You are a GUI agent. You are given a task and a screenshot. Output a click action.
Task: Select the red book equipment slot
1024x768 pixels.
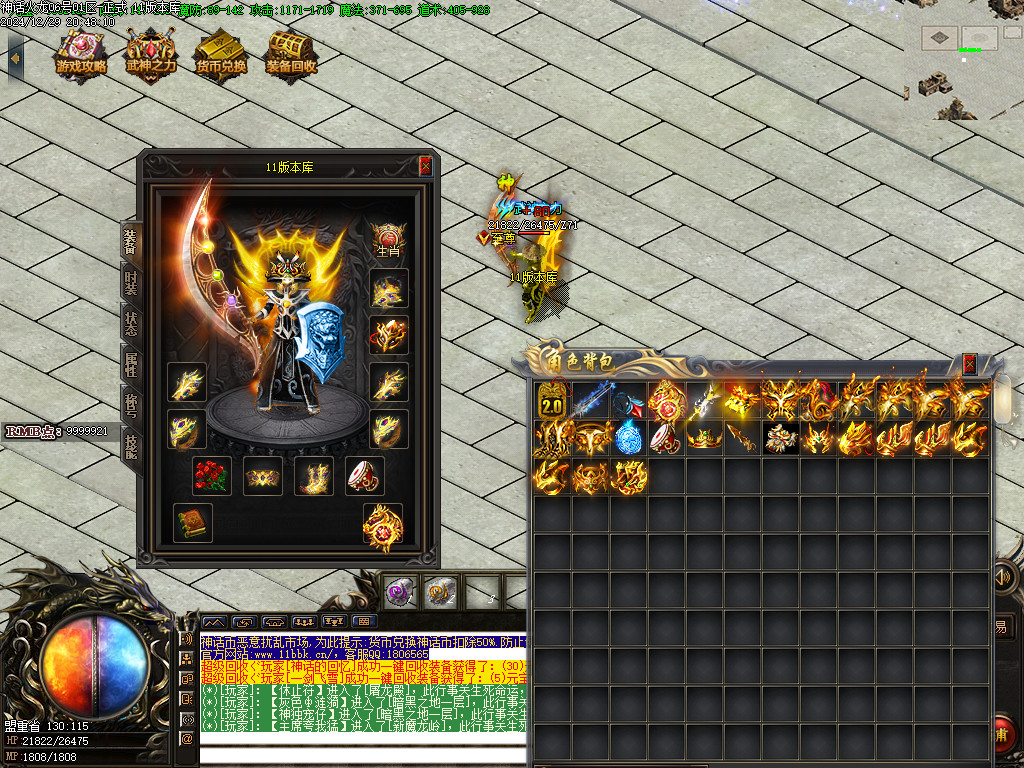[x=192, y=522]
